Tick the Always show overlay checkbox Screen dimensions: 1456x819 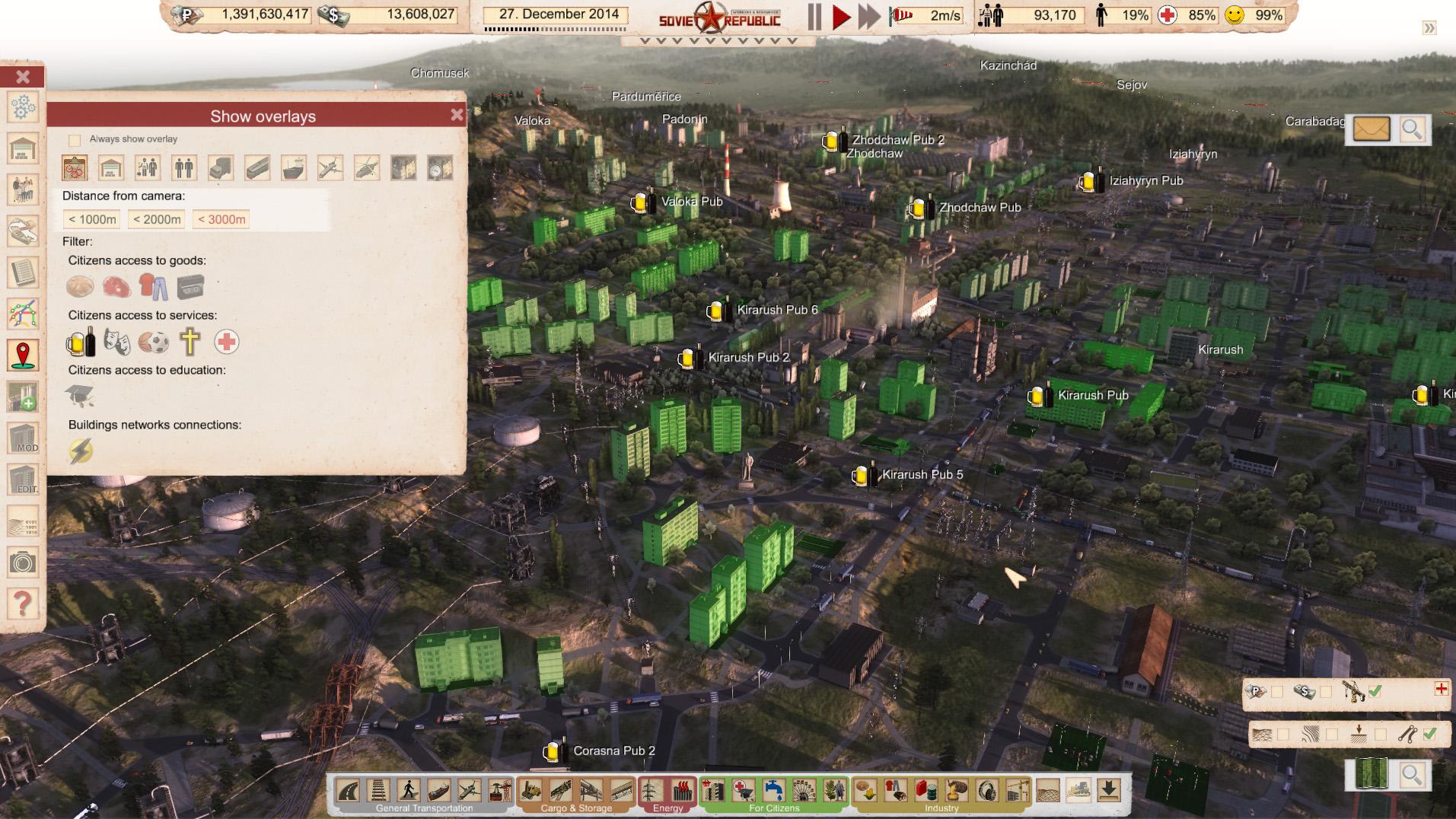[x=75, y=140]
